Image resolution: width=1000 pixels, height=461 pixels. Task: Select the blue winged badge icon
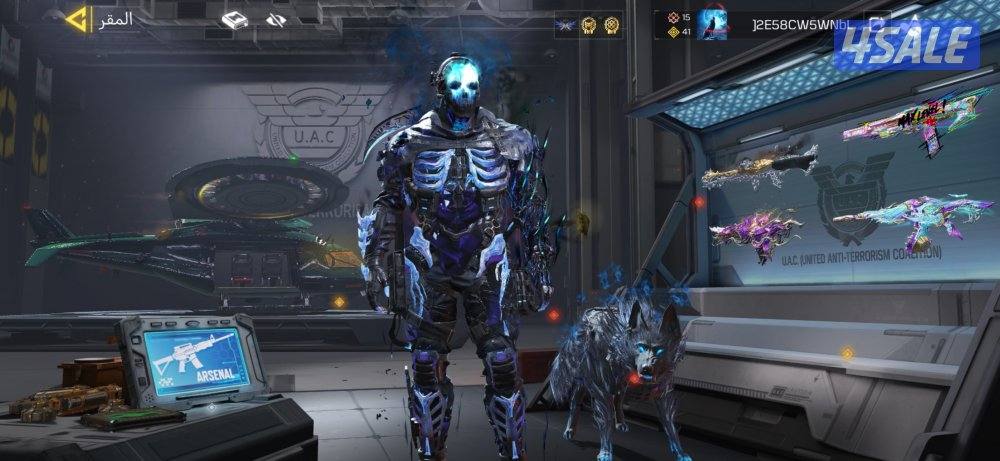[566, 24]
